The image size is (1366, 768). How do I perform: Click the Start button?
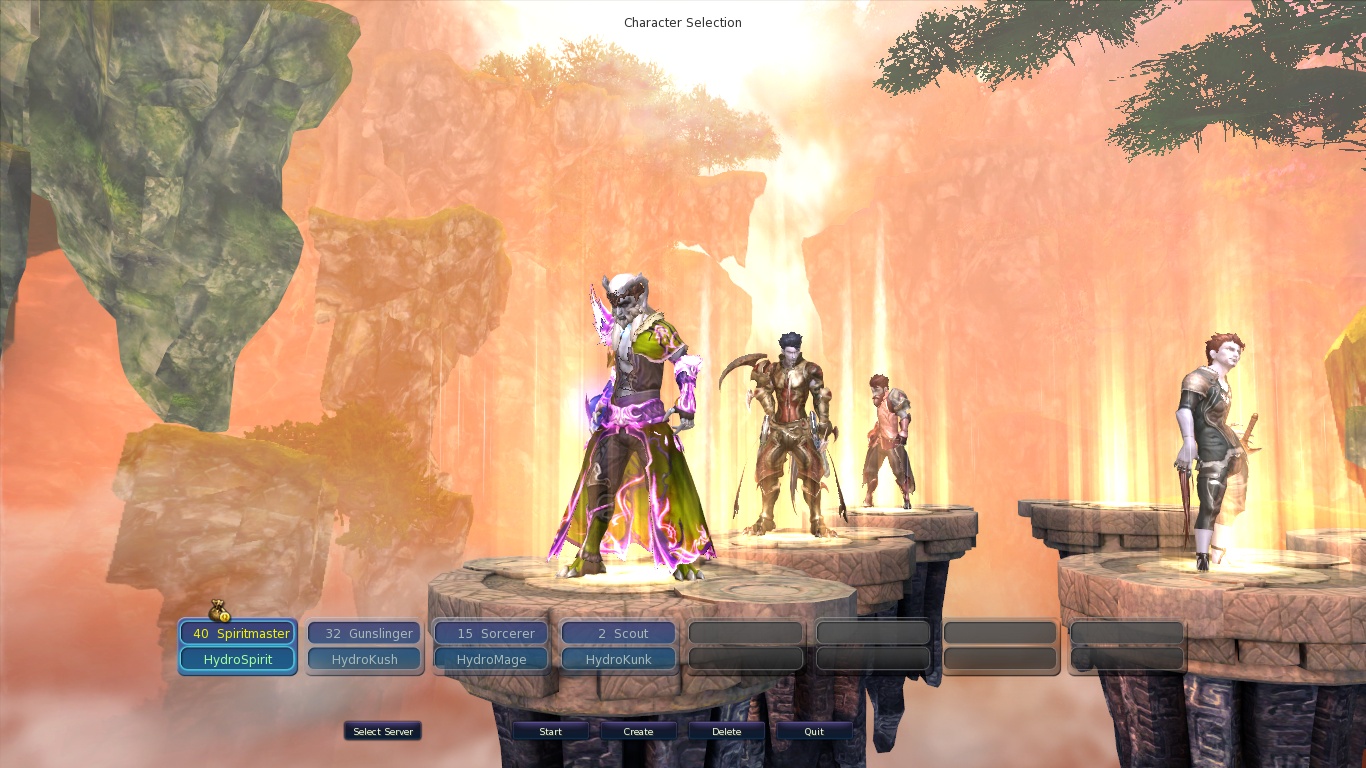550,732
